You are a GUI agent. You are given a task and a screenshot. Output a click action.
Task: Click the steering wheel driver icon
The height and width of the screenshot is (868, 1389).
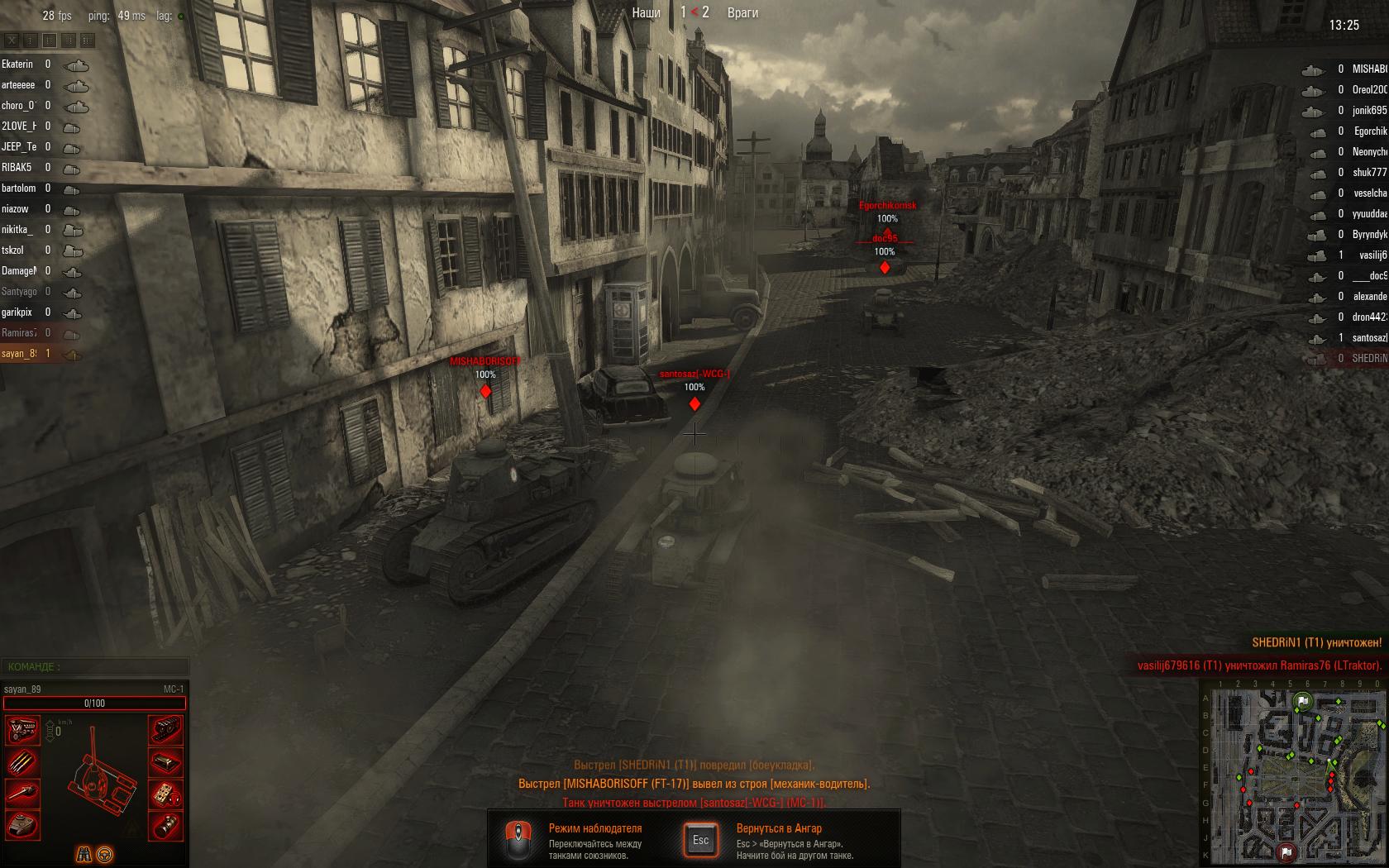click(x=105, y=854)
